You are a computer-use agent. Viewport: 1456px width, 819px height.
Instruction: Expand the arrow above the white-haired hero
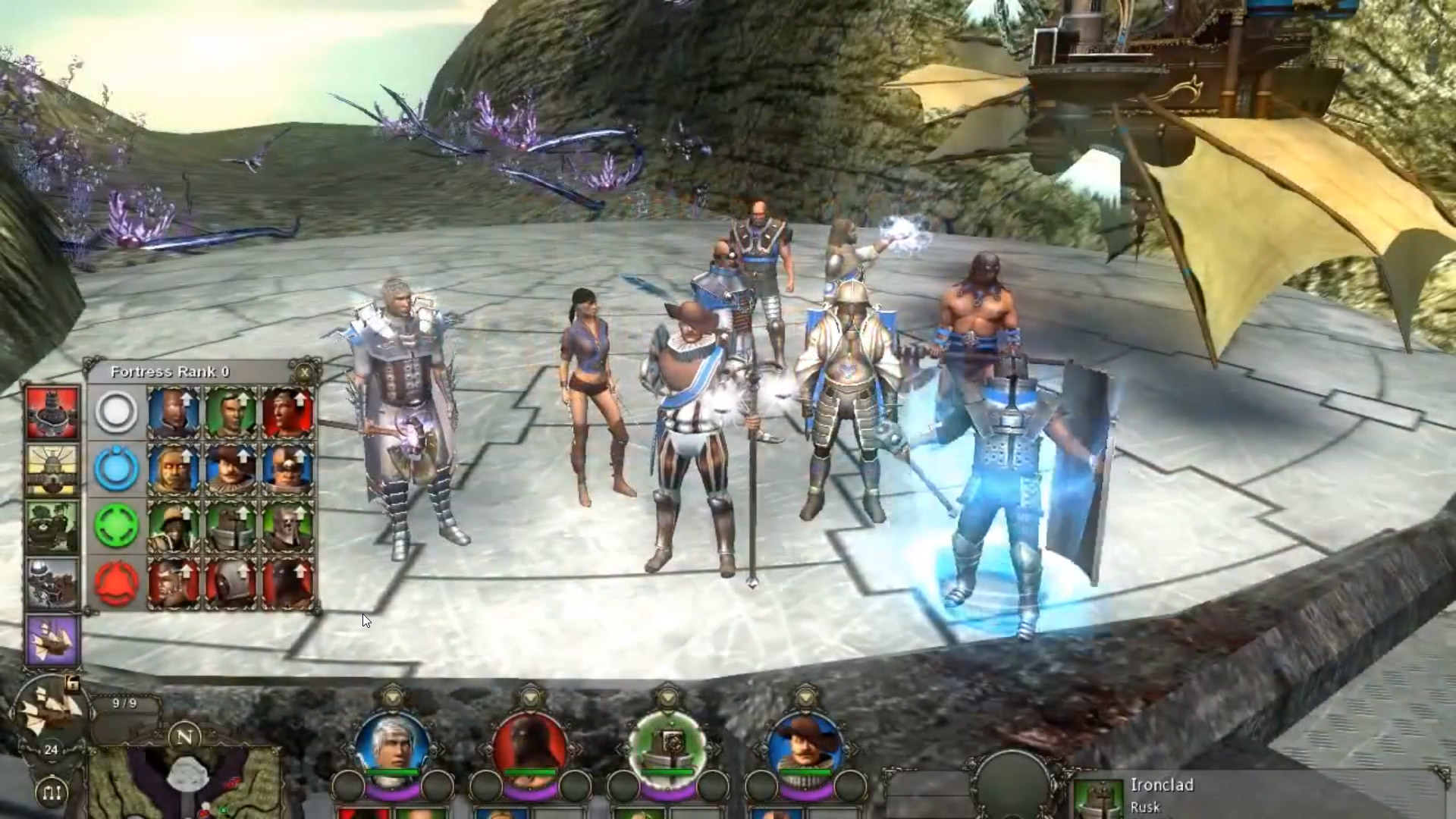(x=392, y=695)
